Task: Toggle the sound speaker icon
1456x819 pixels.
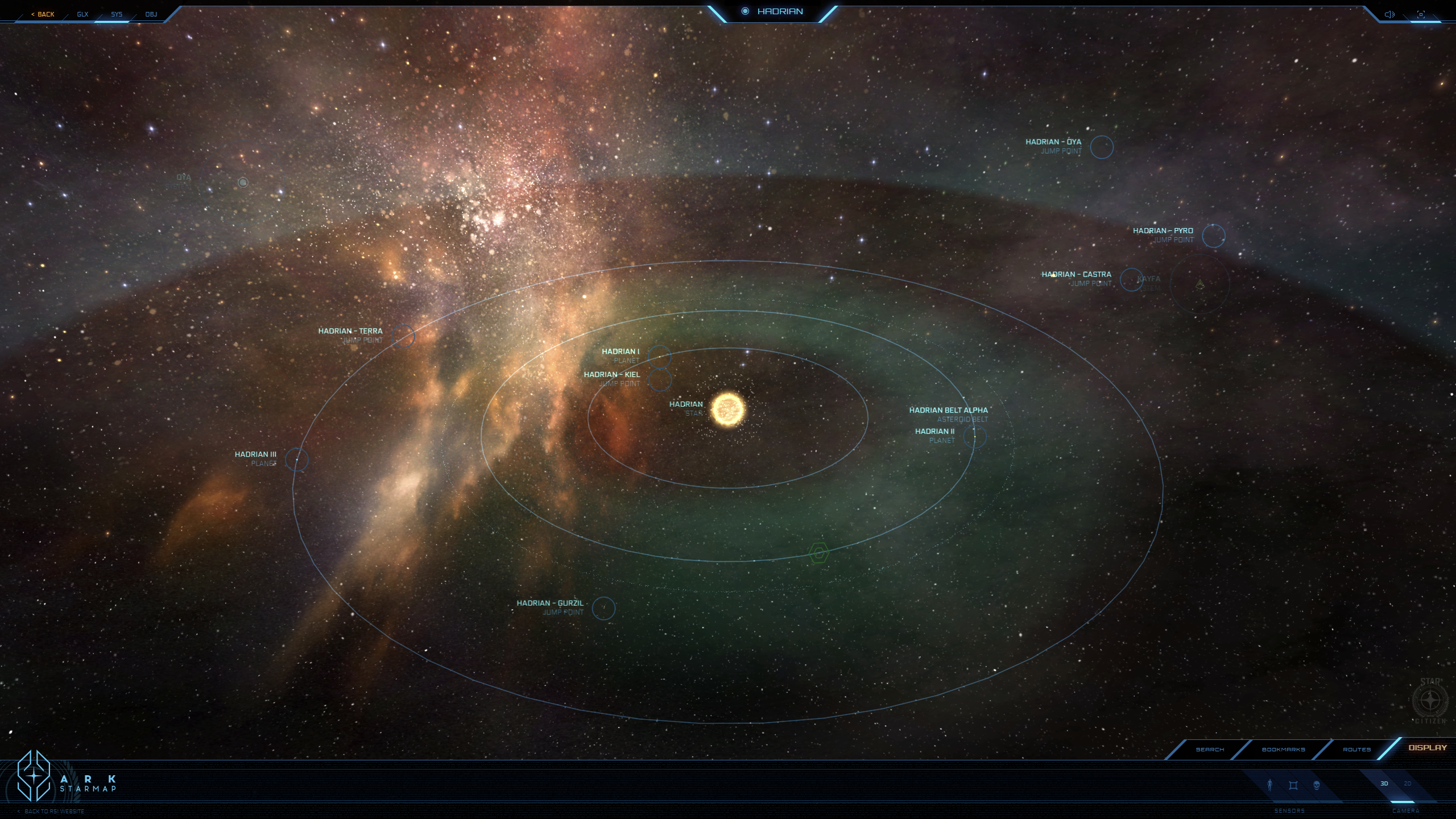Action: (1389, 14)
